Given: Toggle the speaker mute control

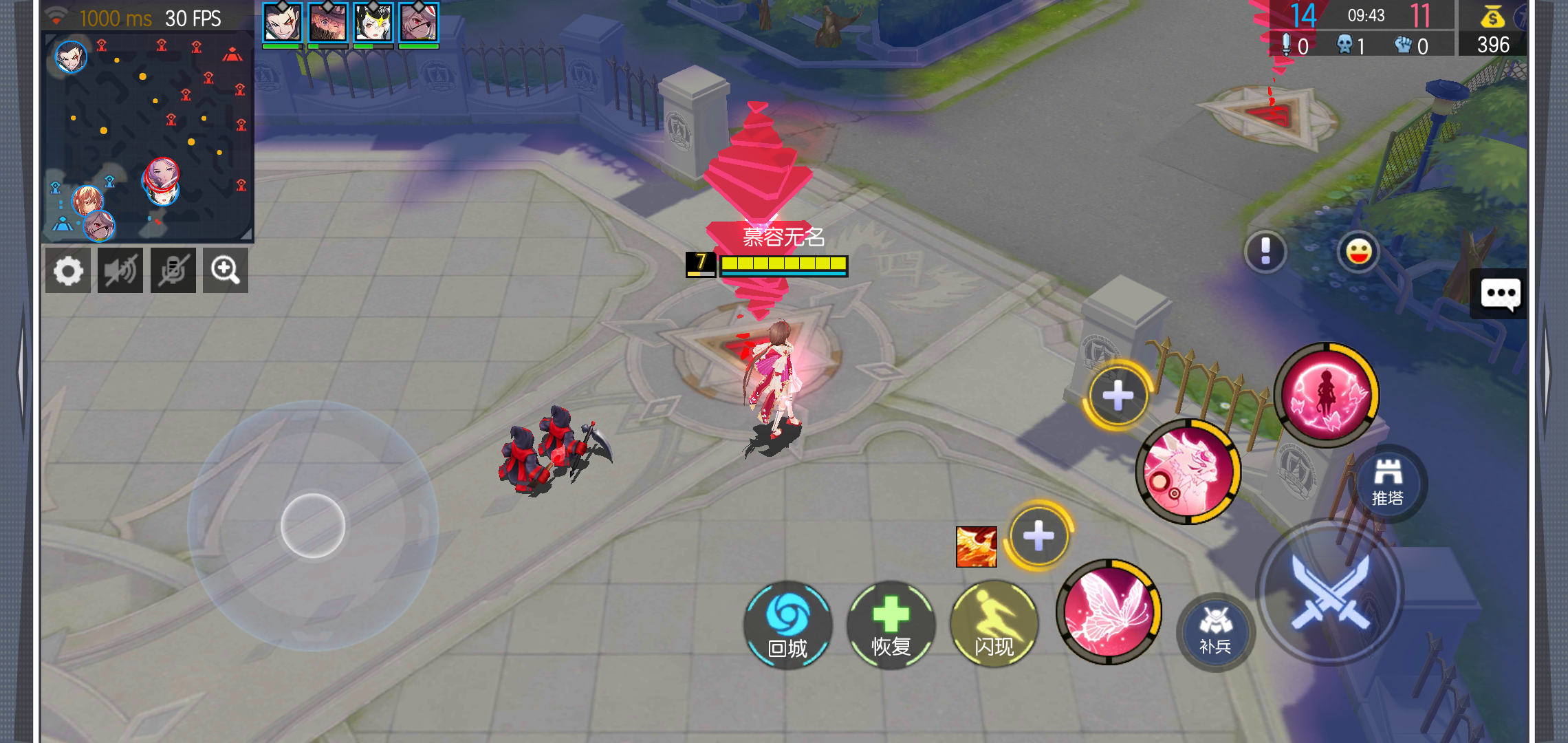Looking at the screenshot, I should [x=120, y=270].
